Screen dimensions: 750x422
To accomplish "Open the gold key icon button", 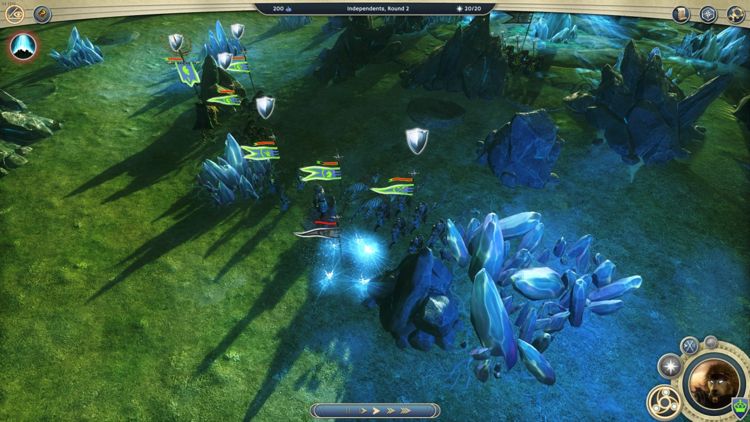I will point(42,14).
